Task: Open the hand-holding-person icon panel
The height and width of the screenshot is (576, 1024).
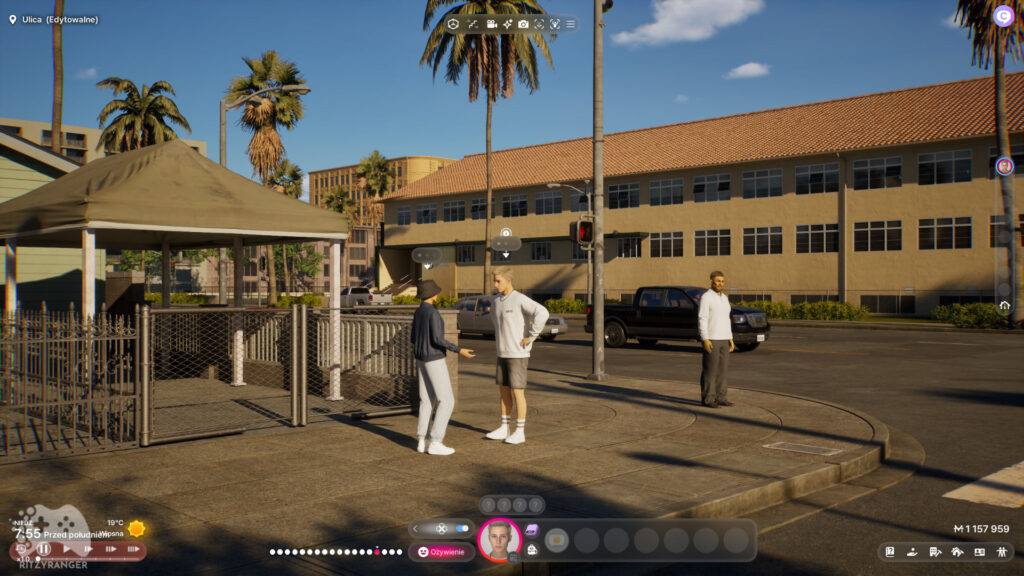Action: (x=912, y=552)
